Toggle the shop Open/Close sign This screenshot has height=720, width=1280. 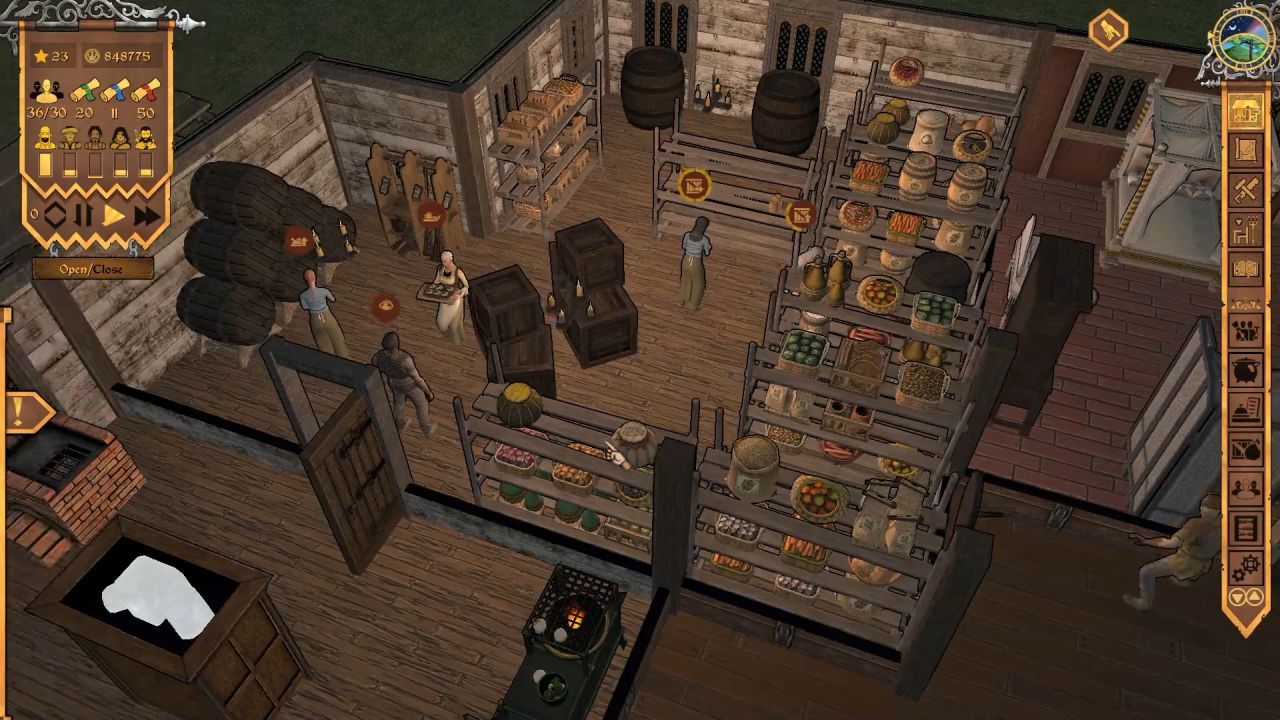[x=93, y=268]
